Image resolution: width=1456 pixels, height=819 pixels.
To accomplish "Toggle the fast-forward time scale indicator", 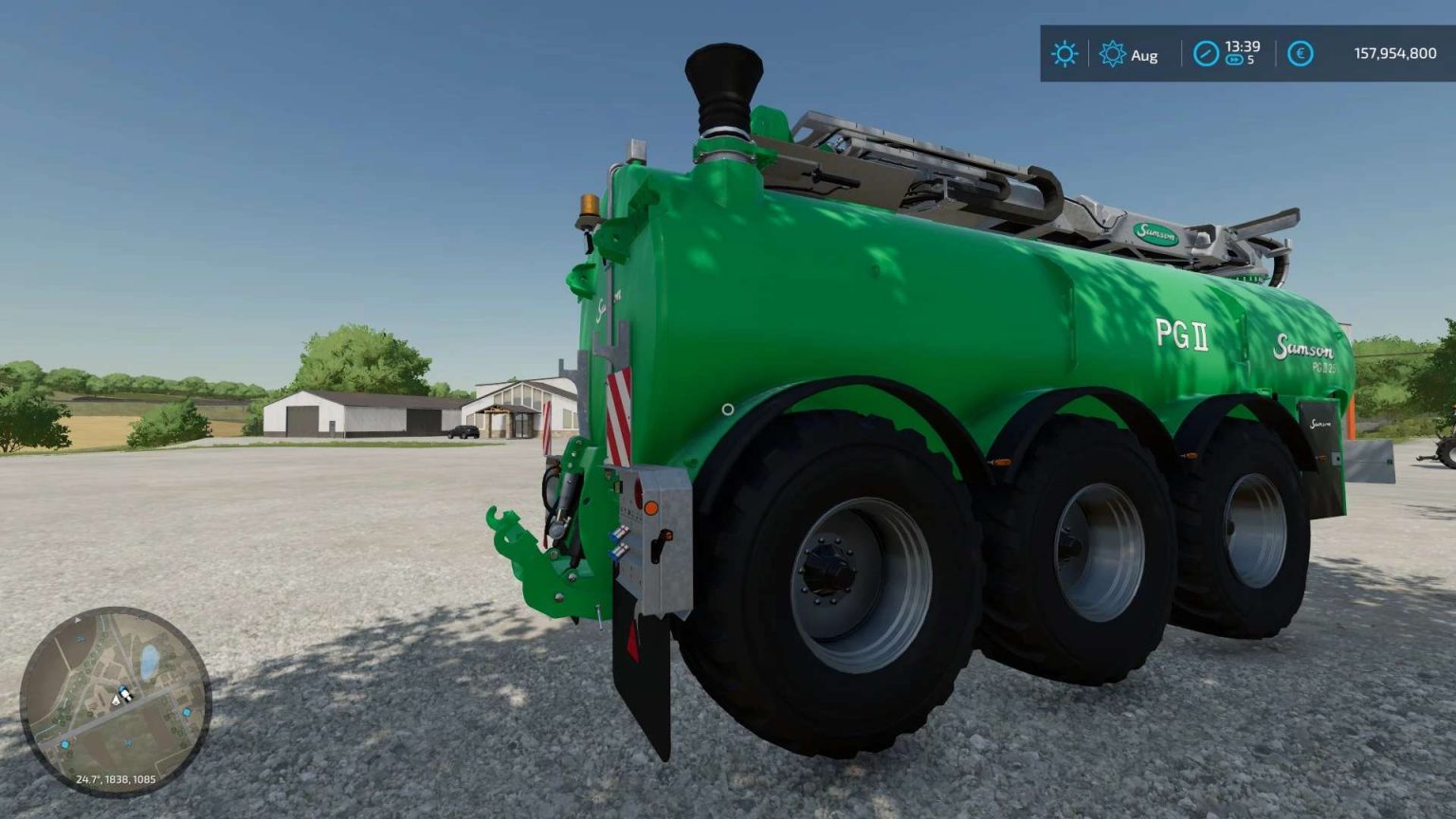I will (x=1232, y=59).
